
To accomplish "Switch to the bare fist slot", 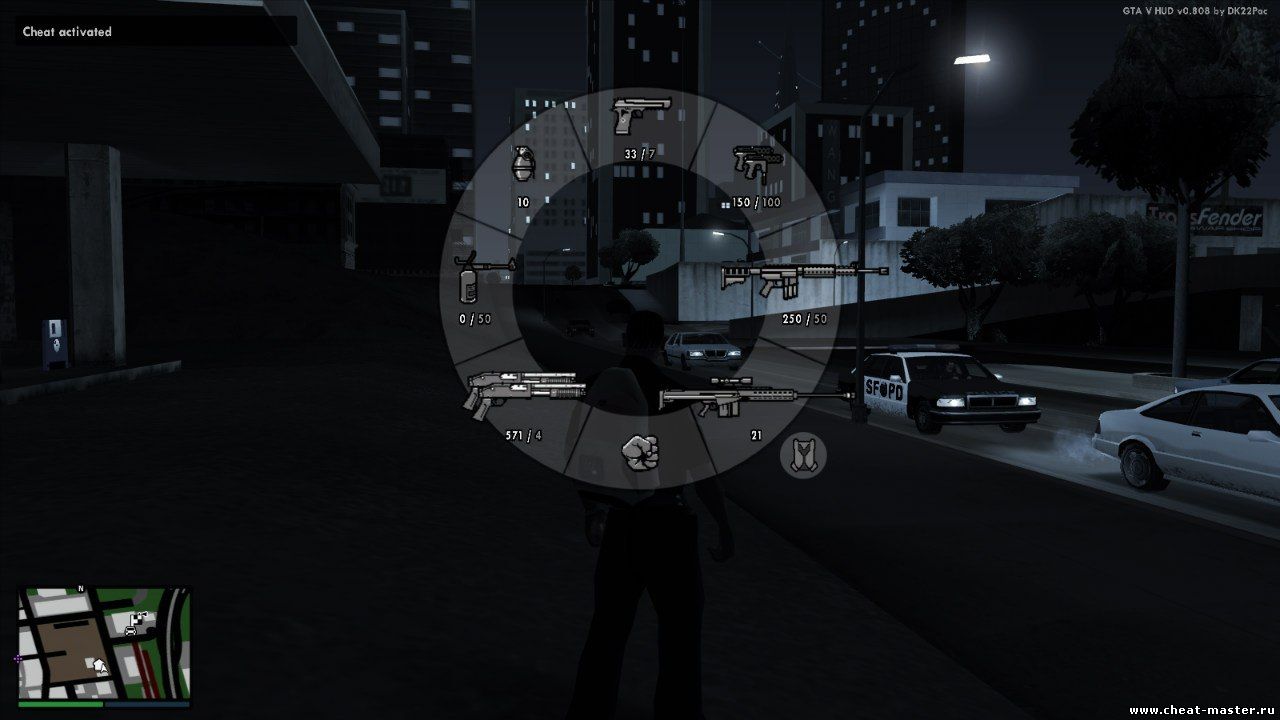I will 638,453.
